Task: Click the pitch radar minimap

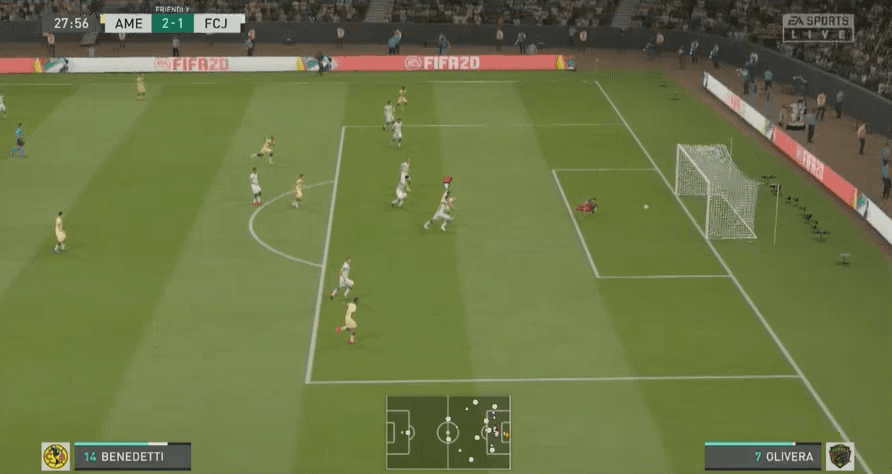Action: (x=448, y=432)
